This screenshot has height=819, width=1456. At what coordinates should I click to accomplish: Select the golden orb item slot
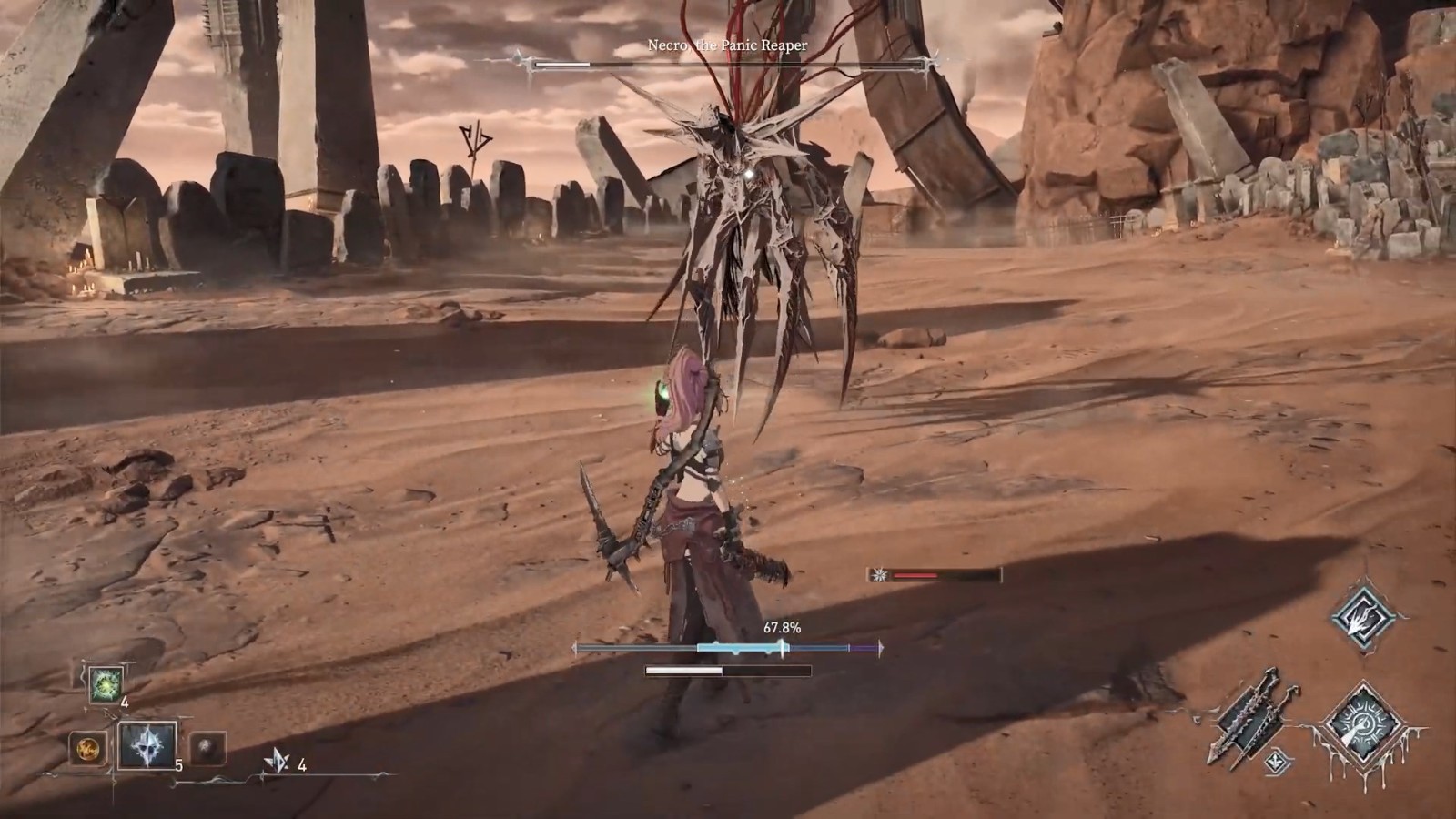pyautogui.click(x=87, y=750)
